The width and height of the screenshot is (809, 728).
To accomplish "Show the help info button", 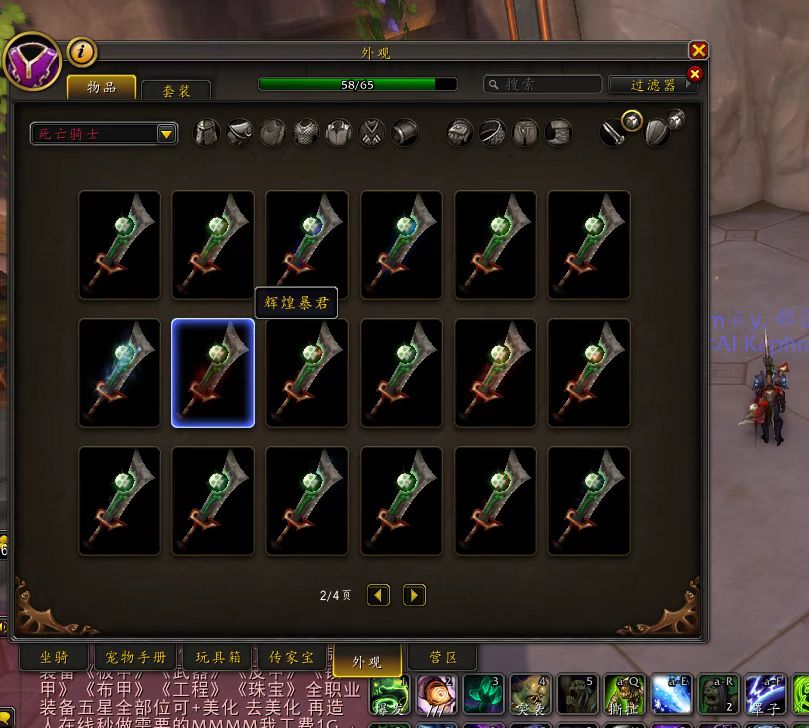I will tap(82, 51).
